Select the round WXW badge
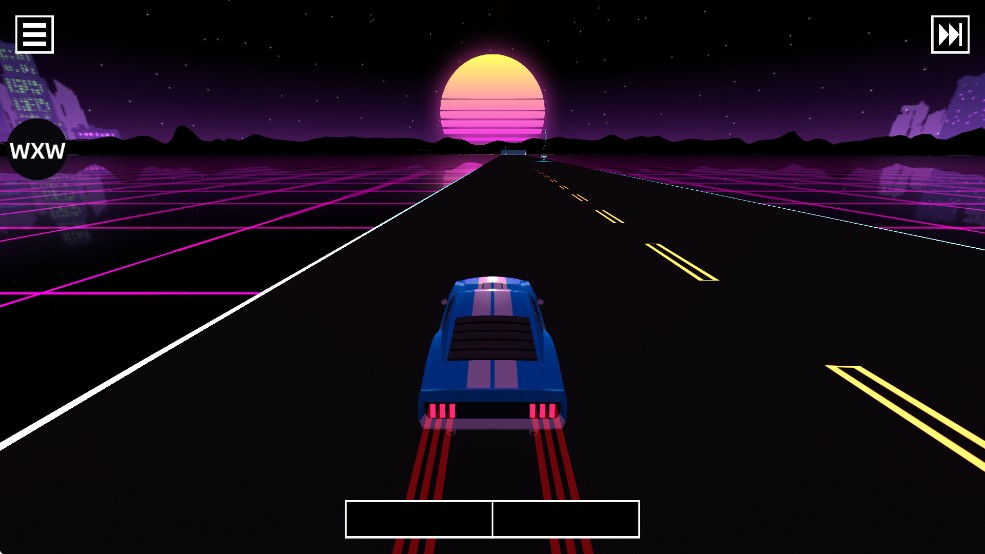985x554 pixels. click(37, 151)
